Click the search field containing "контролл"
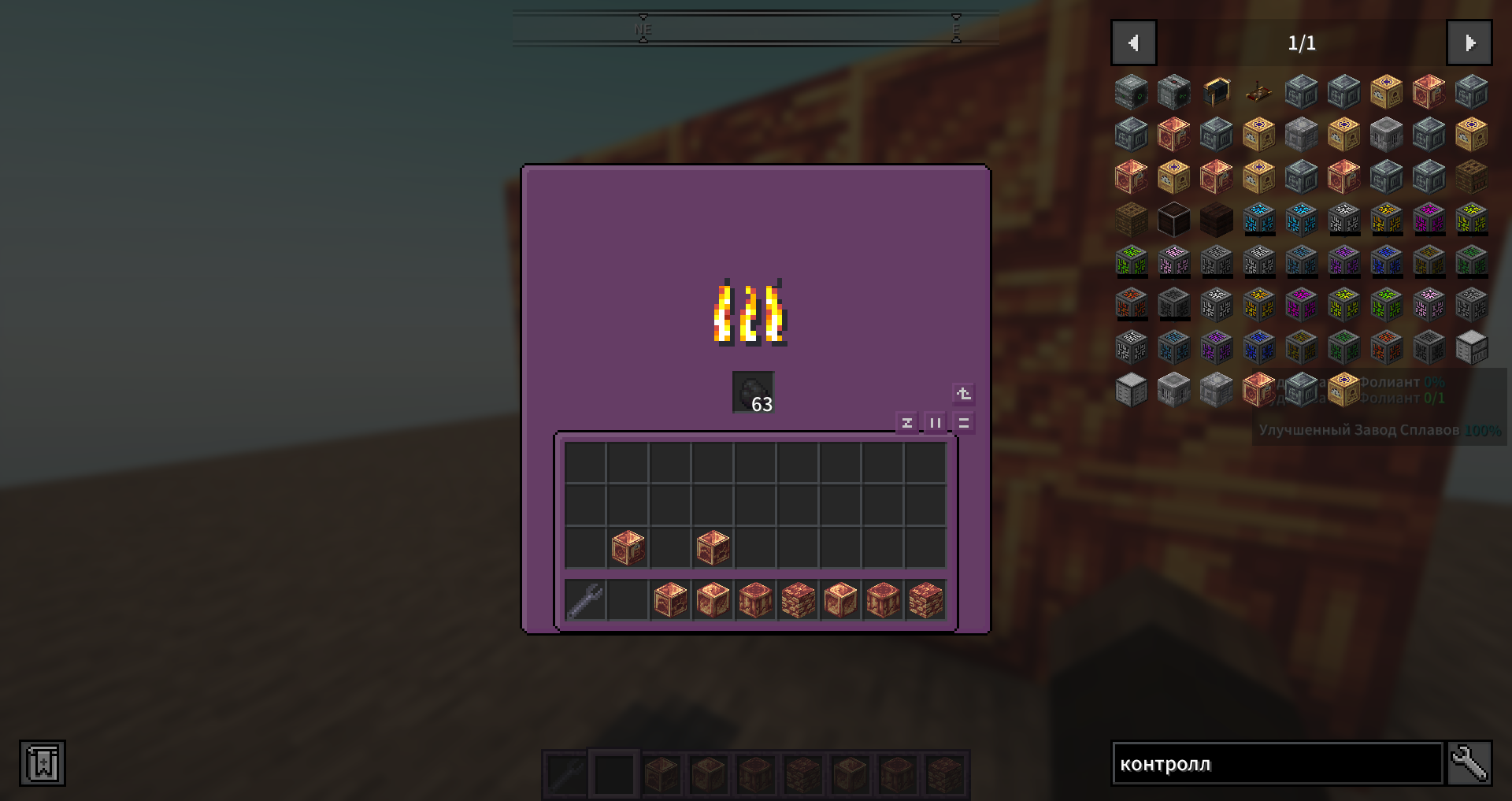1512x801 pixels. (1277, 763)
